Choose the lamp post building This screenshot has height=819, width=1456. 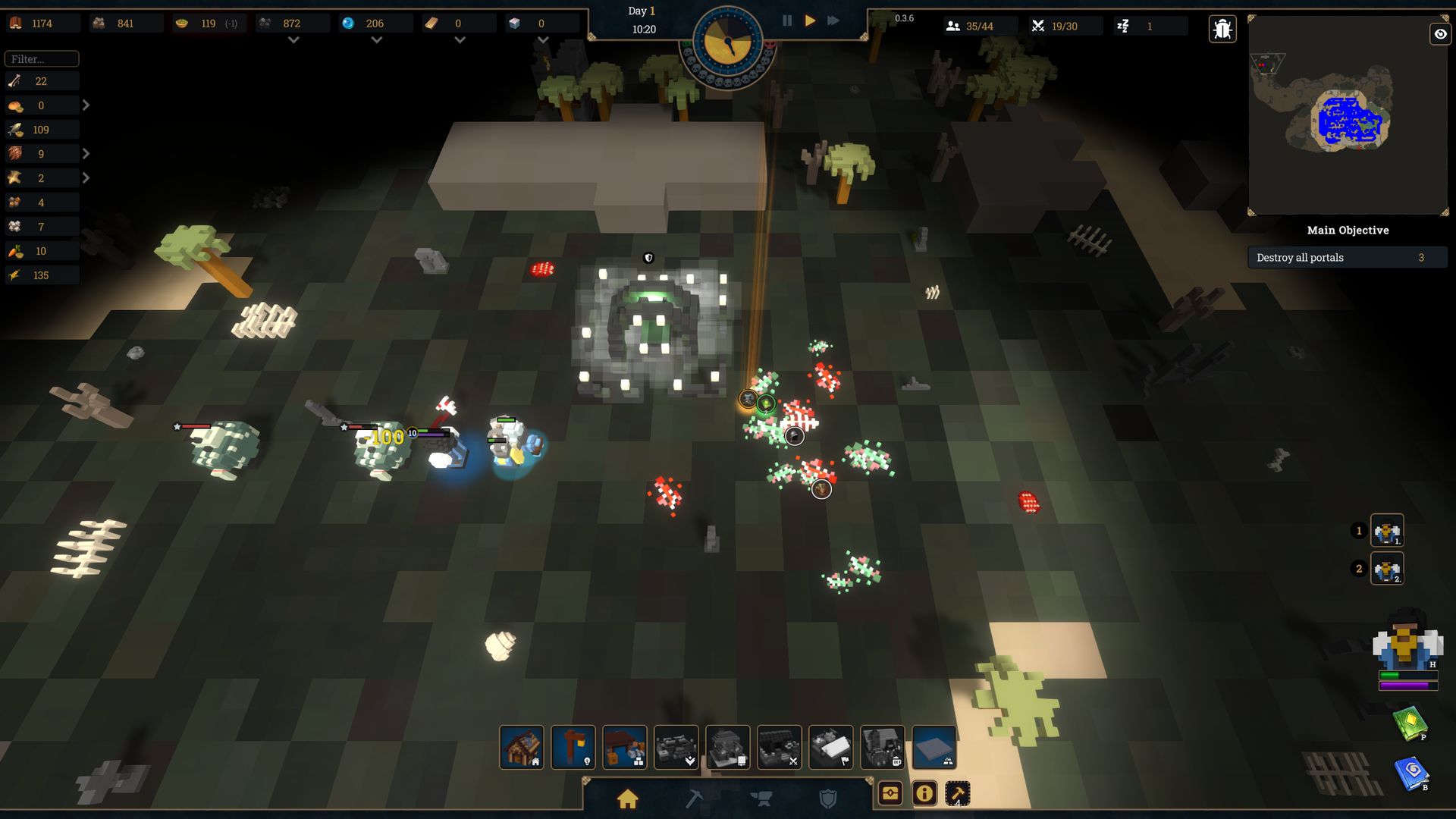[x=573, y=748]
